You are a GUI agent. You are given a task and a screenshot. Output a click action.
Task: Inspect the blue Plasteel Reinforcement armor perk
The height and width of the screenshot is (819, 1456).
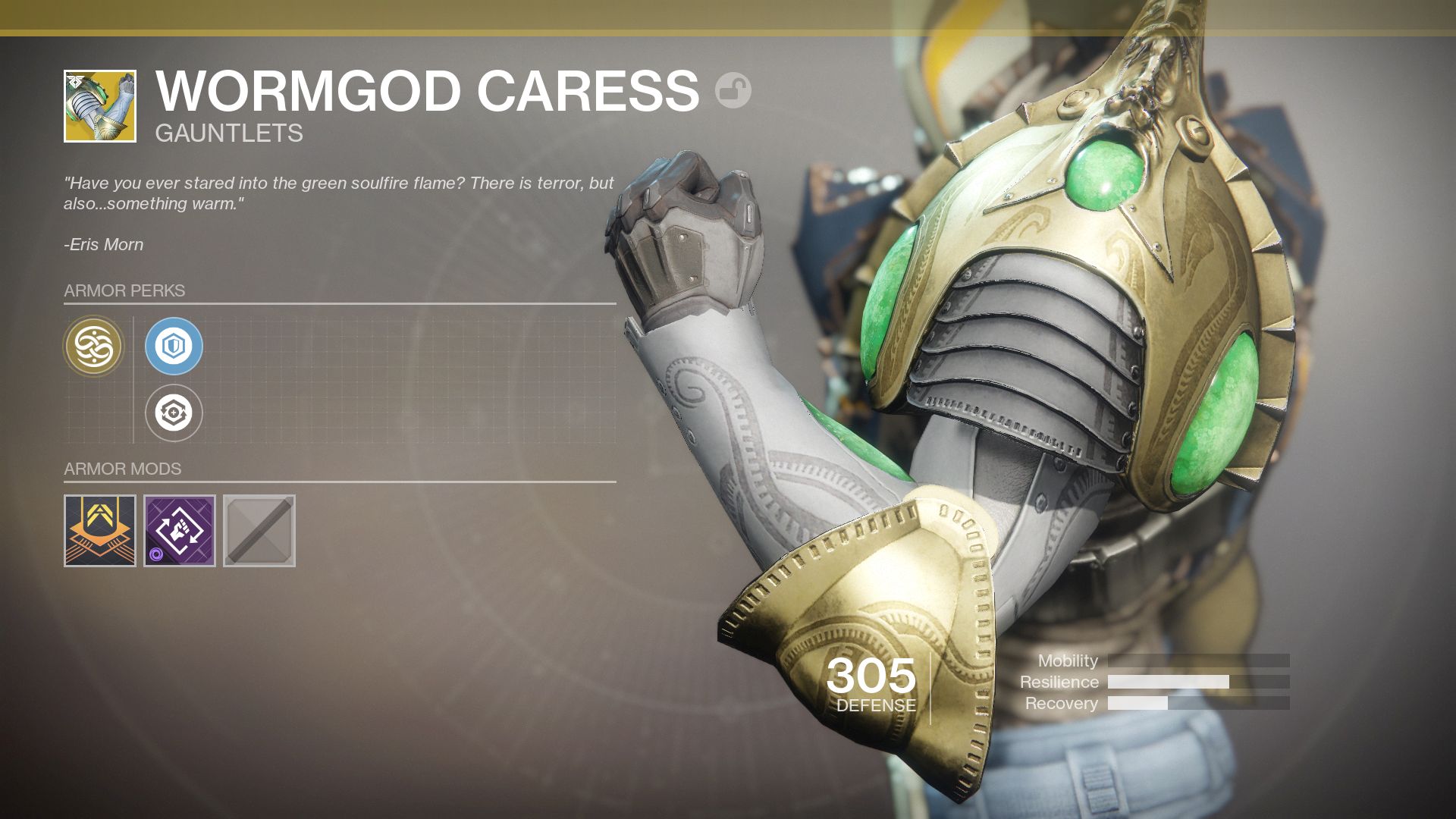tap(174, 346)
